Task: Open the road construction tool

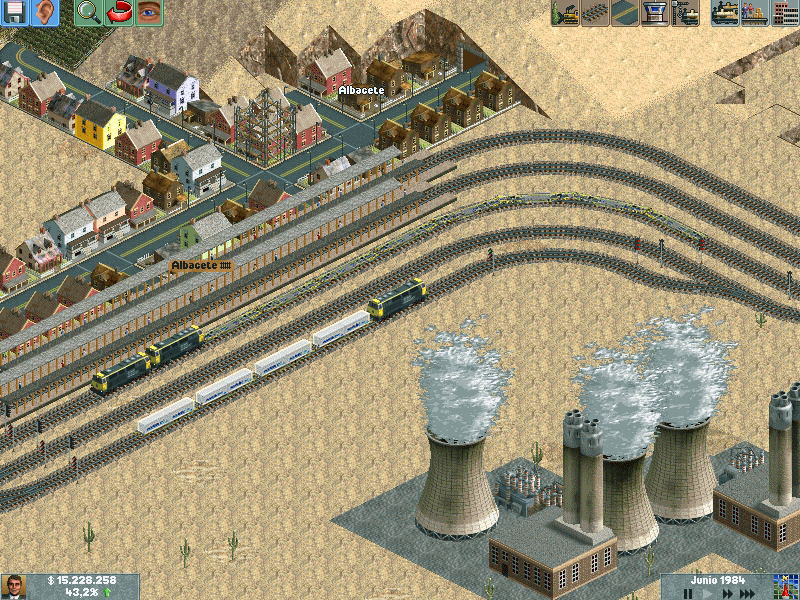Action: (x=626, y=13)
